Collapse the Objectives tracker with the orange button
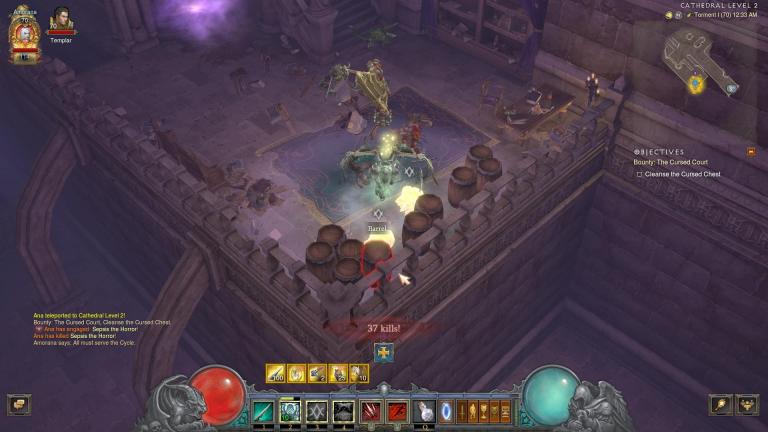 751,152
